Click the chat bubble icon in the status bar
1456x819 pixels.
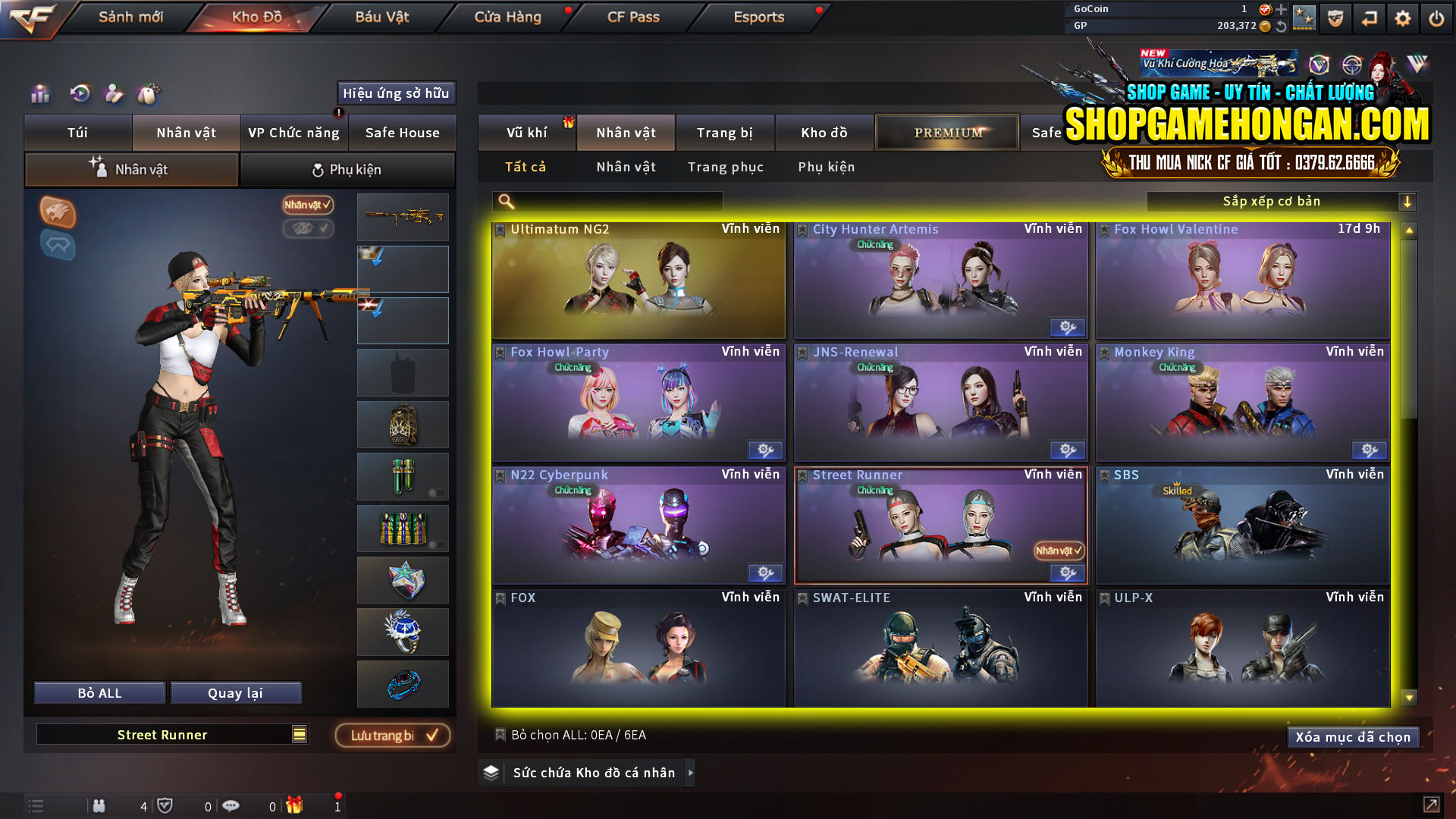(231, 805)
